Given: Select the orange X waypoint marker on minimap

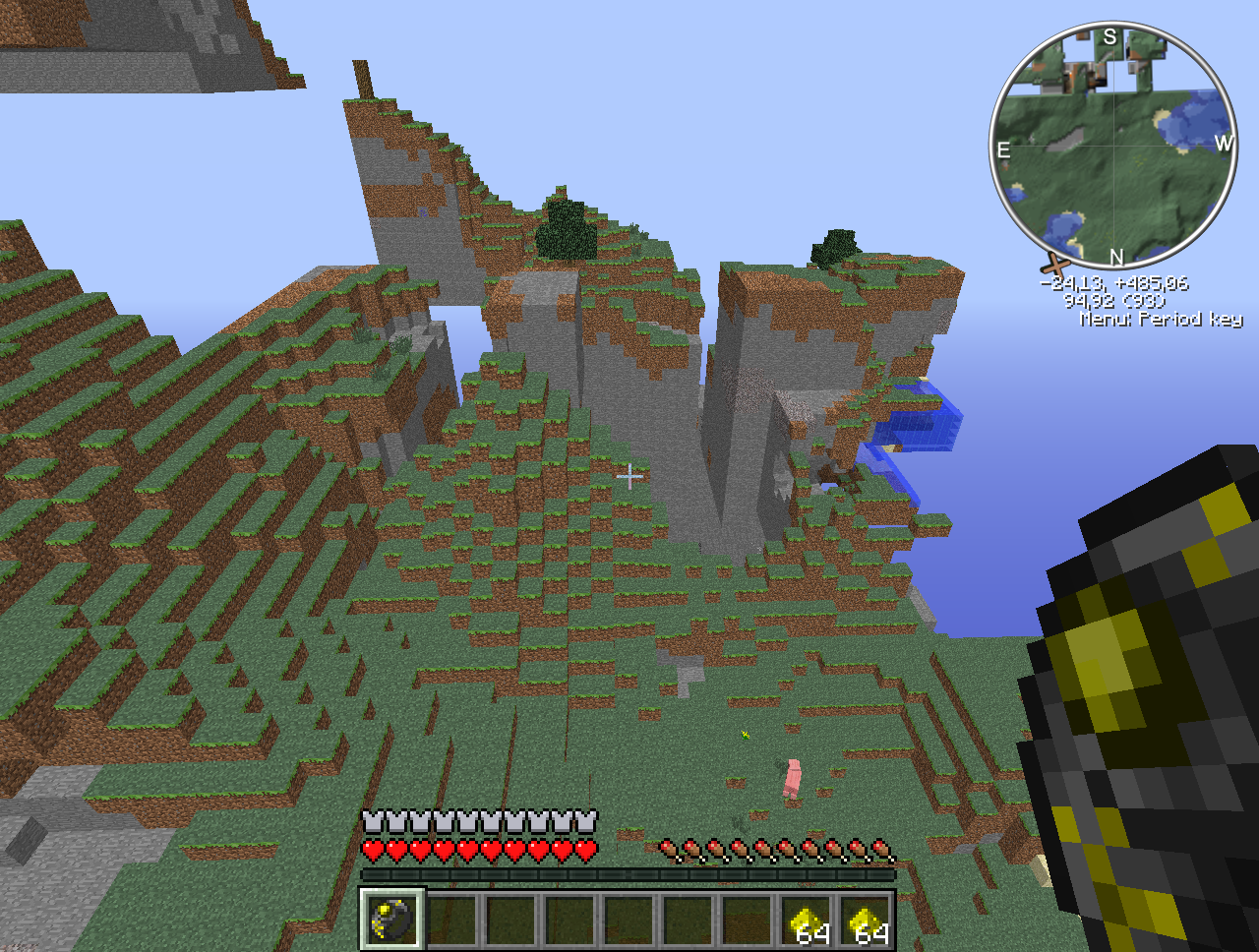Looking at the screenshot, I should (x=1054, y=264).
